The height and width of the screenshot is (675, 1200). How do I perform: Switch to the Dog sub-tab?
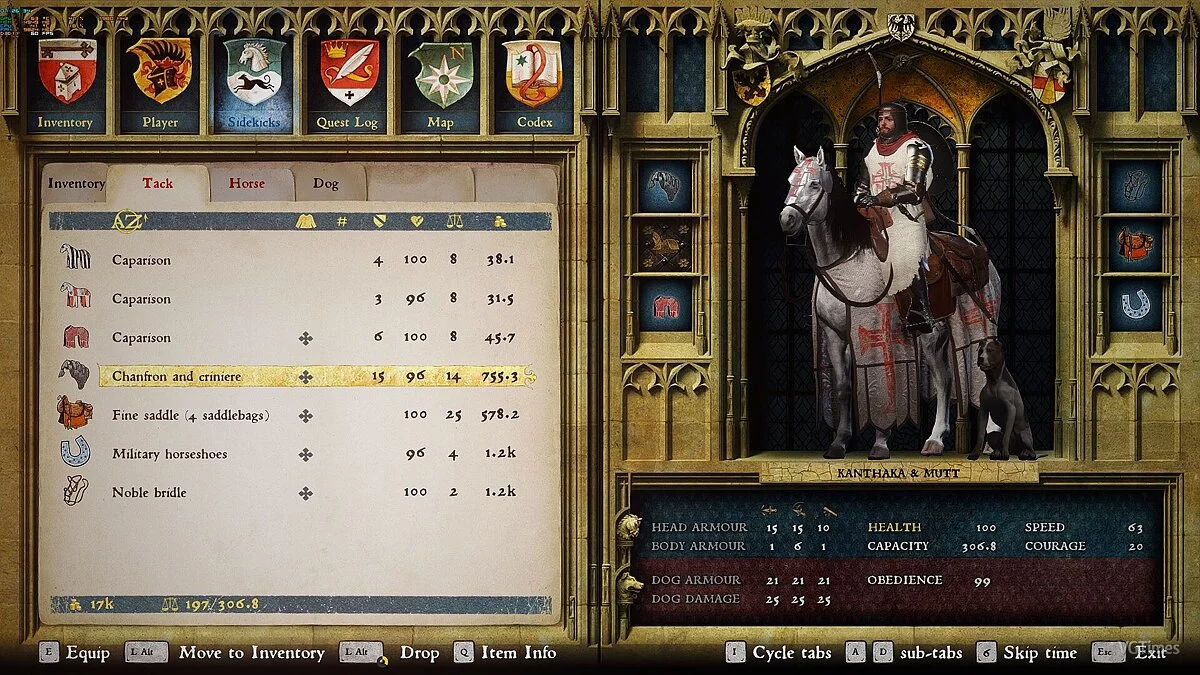(x=326, y=184)
